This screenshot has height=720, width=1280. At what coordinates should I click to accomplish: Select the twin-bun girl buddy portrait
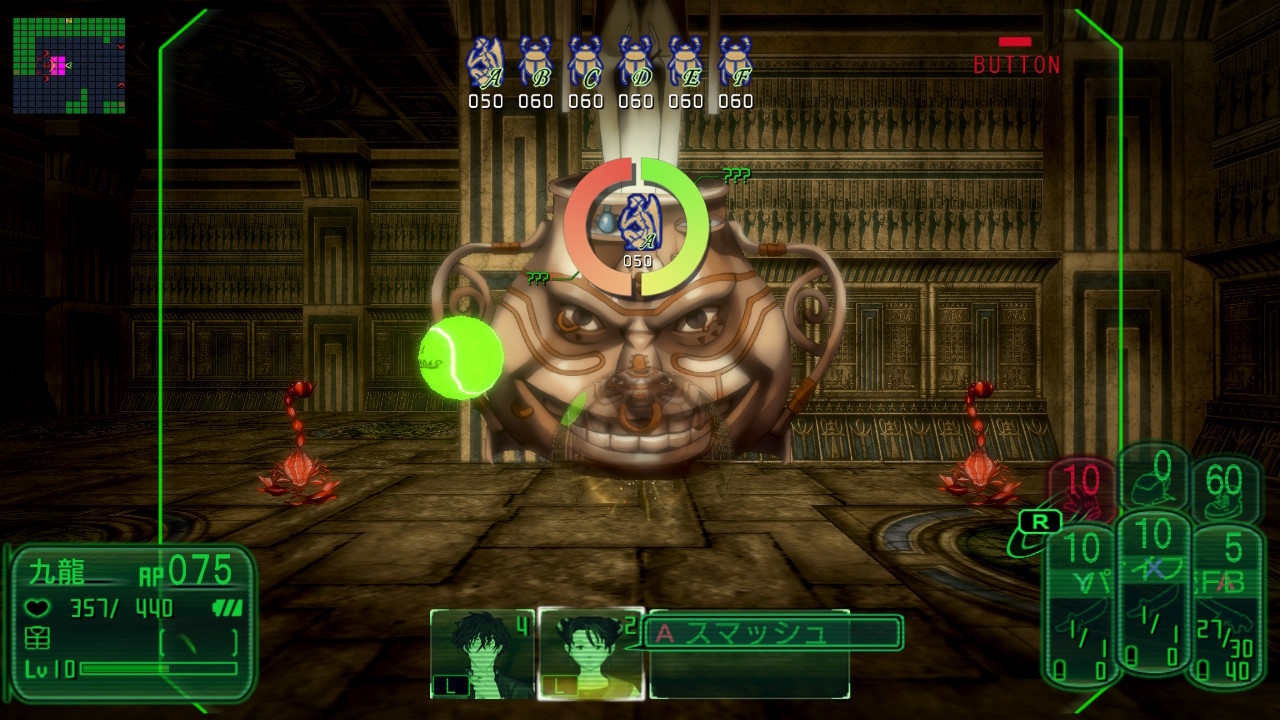(x=590, y=653)
